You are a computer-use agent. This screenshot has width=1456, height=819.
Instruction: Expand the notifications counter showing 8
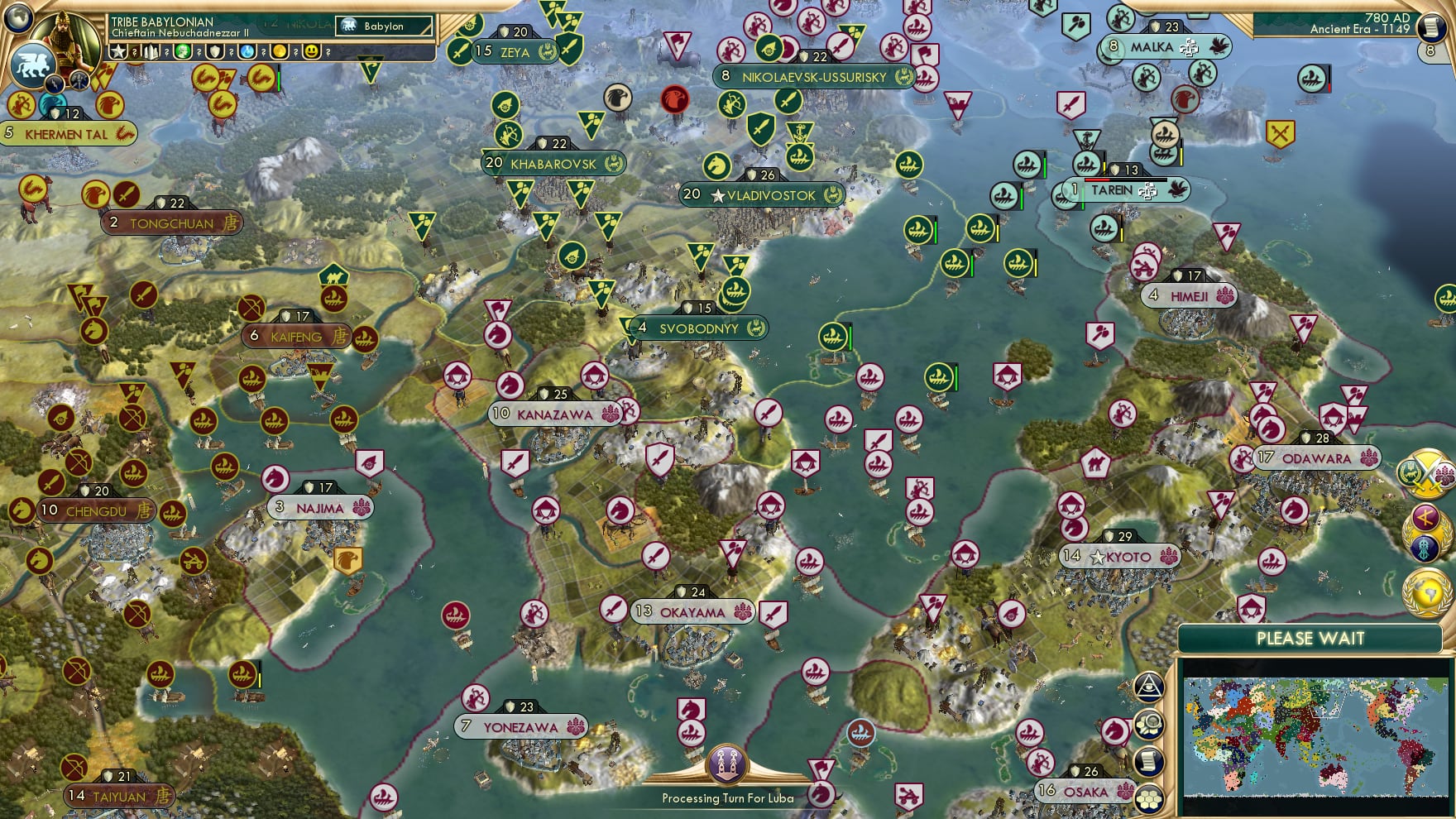click(1430, 50)
